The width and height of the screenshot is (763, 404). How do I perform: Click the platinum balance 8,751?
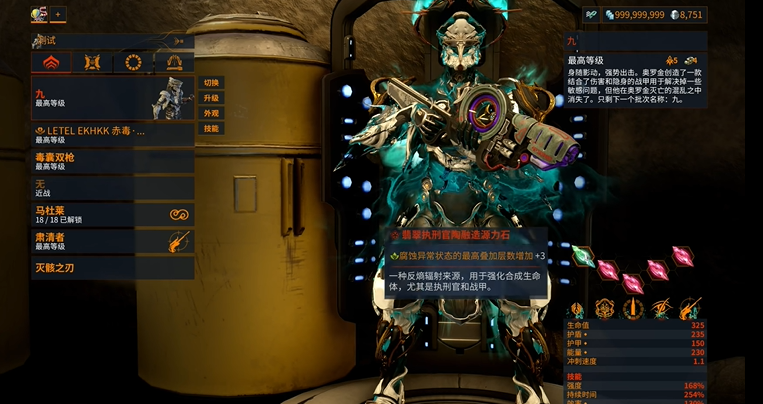686,15
